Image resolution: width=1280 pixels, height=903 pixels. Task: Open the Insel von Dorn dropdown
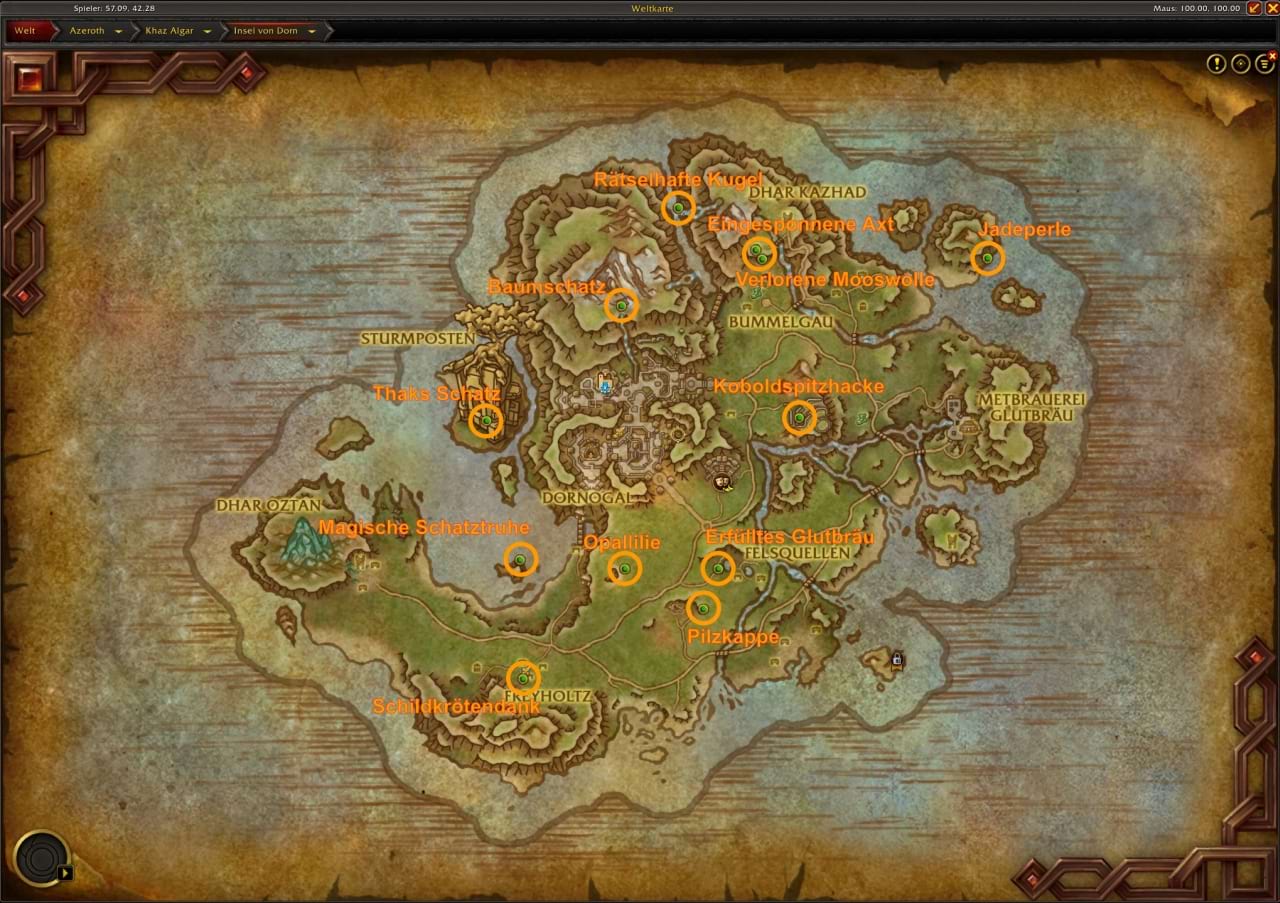click(312, 31)
